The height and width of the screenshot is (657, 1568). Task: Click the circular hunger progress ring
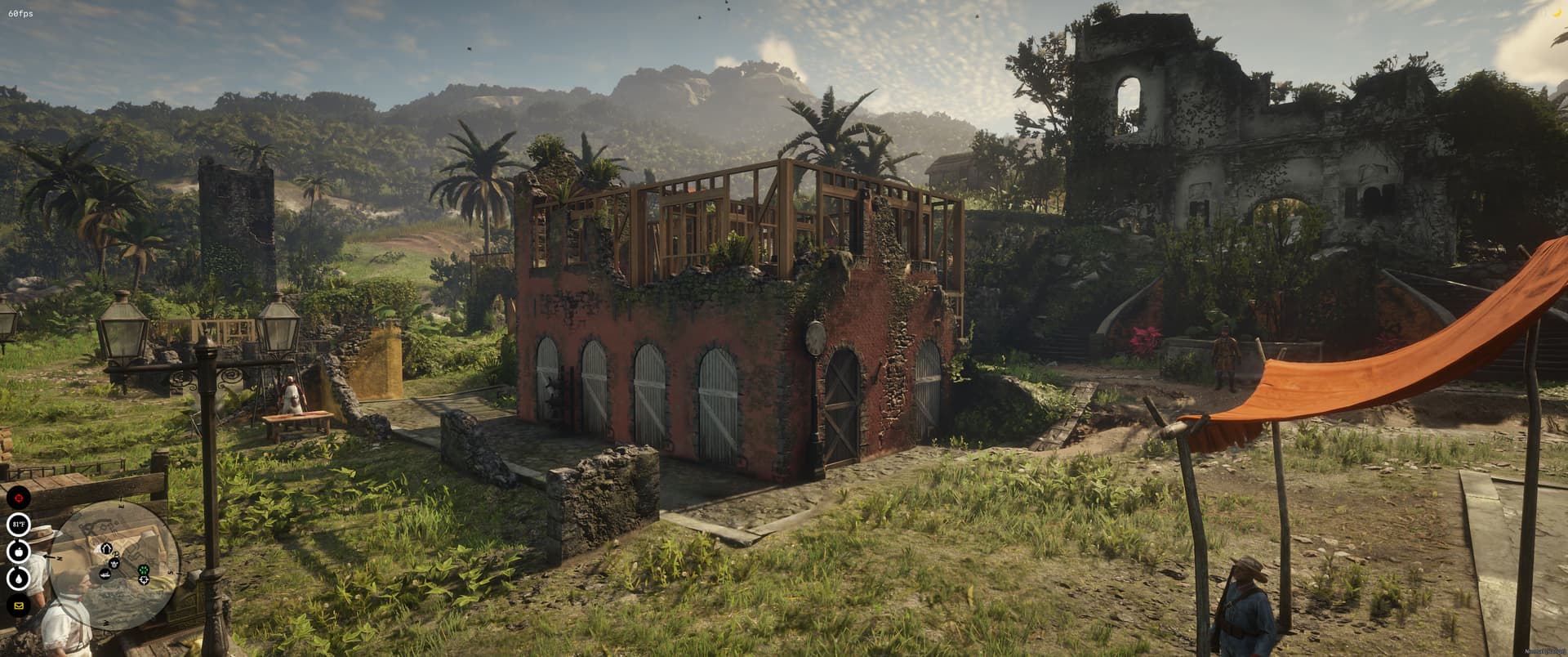click(x=18, y=552)
